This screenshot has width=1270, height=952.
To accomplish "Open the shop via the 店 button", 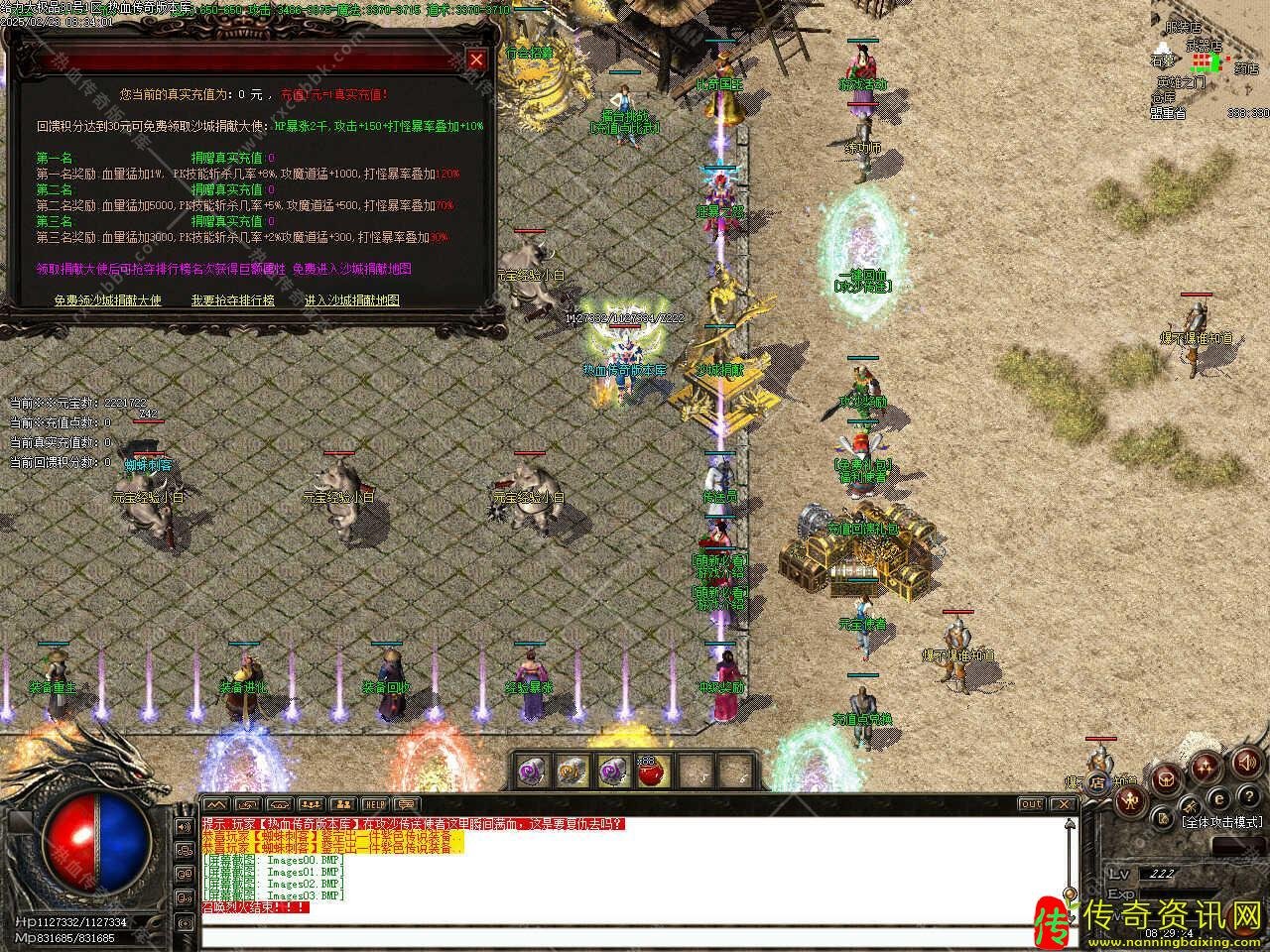I will point(1098,782).
